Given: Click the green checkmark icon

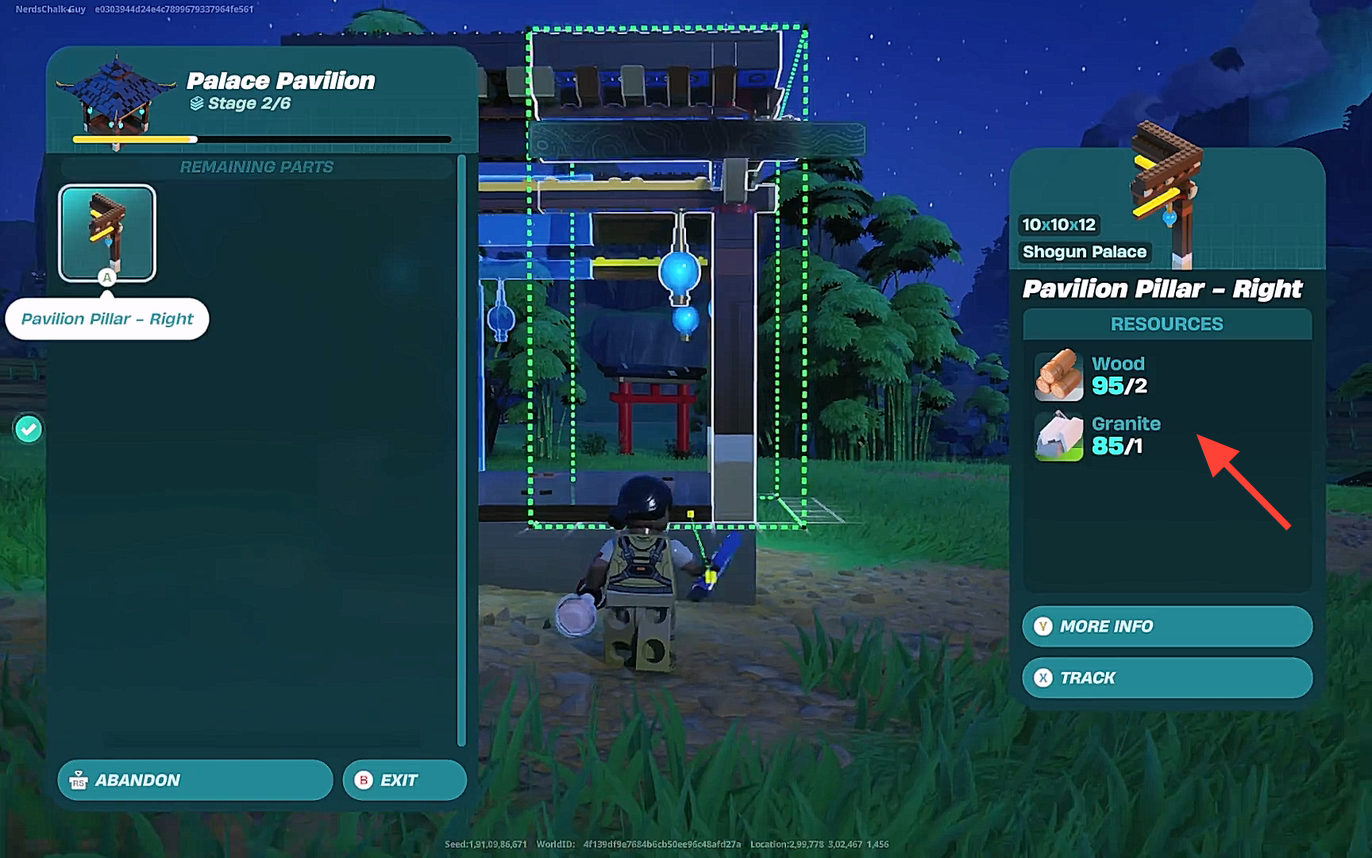Looking at the screenshot, I should [28, 429].
